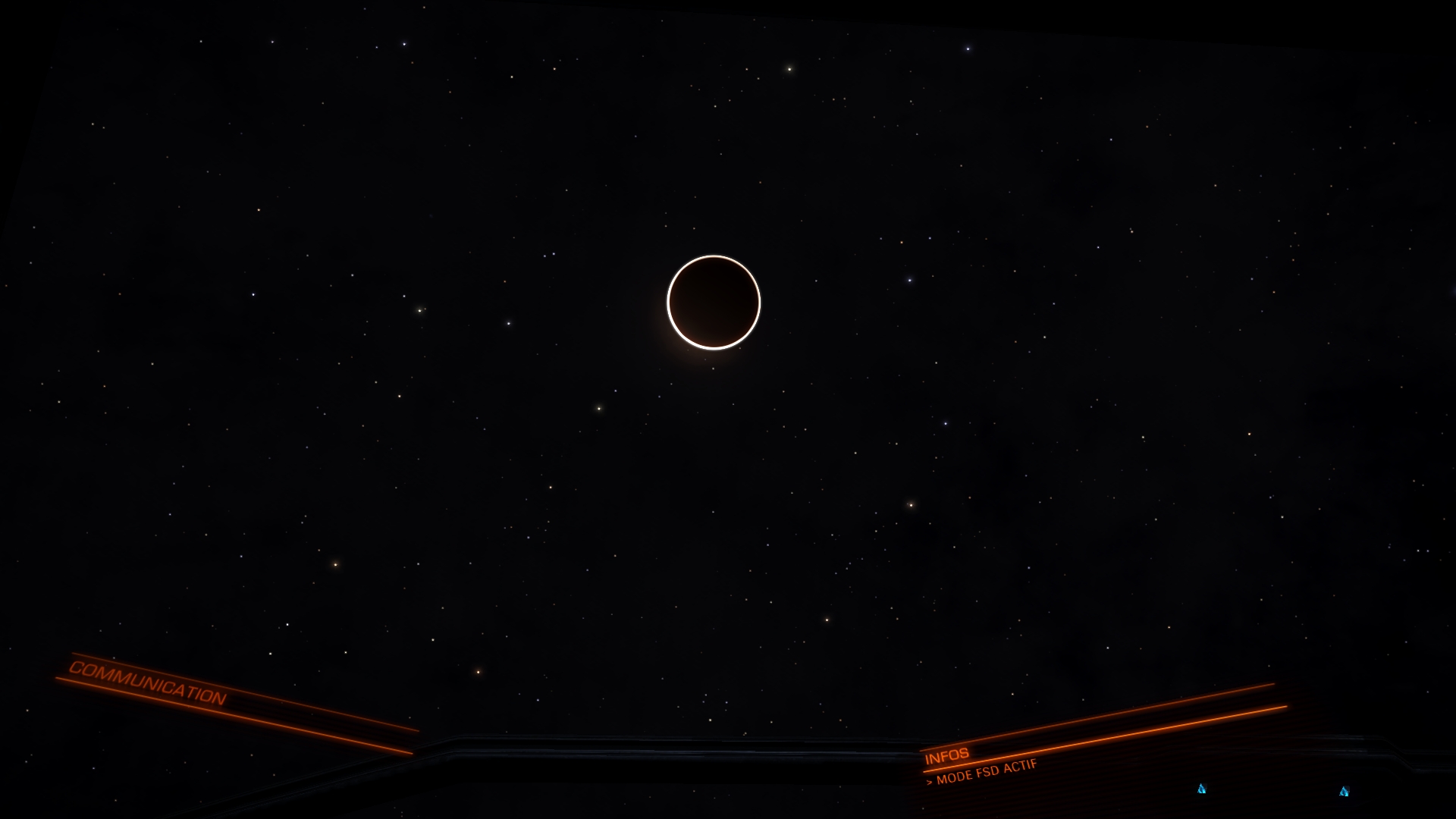The height and width of the screenshot is (819, 1456).
Task: Open the Communication panel header
Action: click(147, 682)
